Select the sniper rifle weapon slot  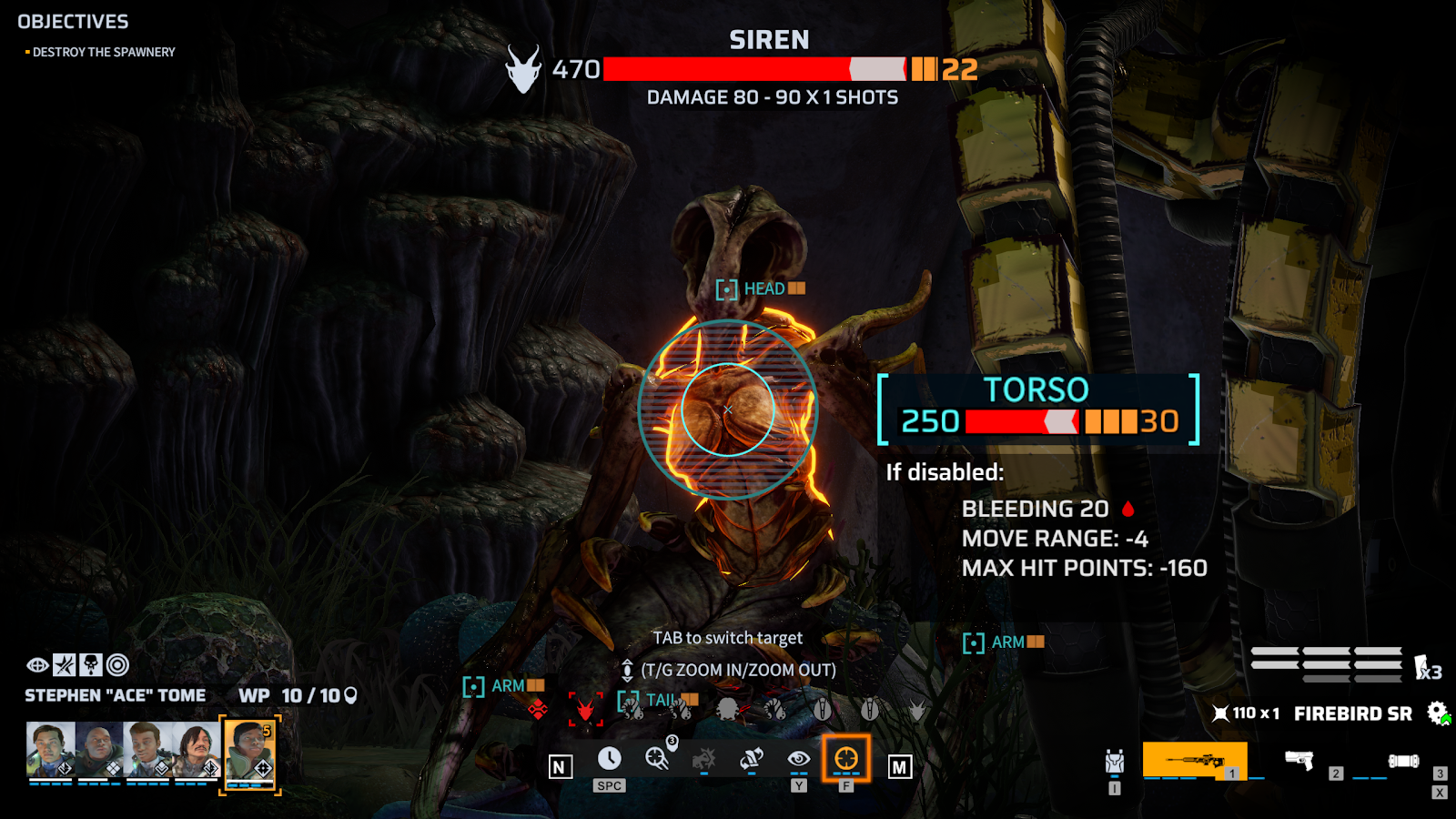1194,760
